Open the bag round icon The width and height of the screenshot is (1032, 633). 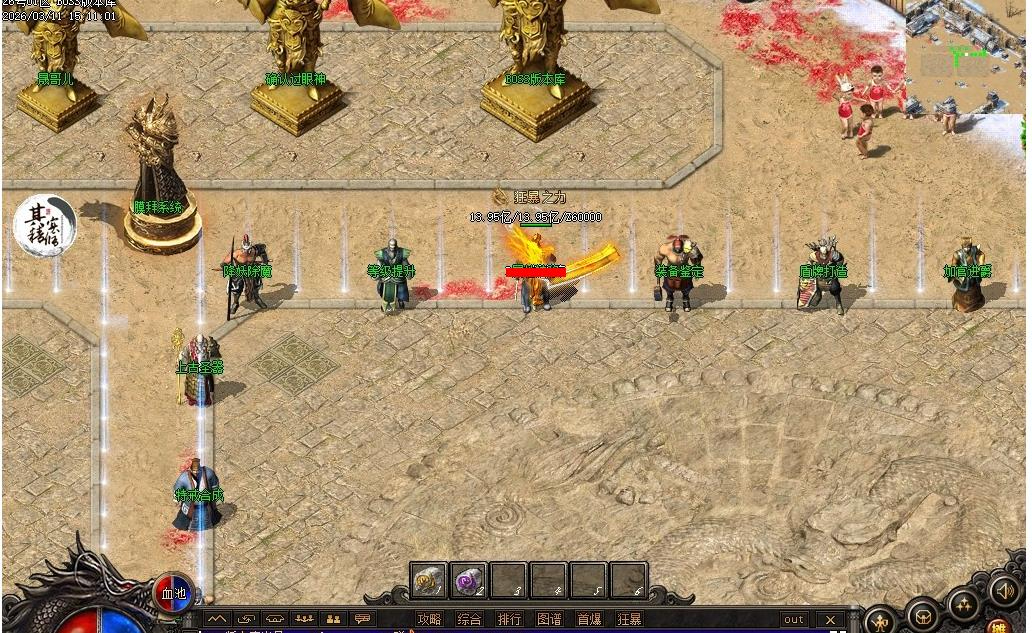pyautogui.click(x=923, y=614)
